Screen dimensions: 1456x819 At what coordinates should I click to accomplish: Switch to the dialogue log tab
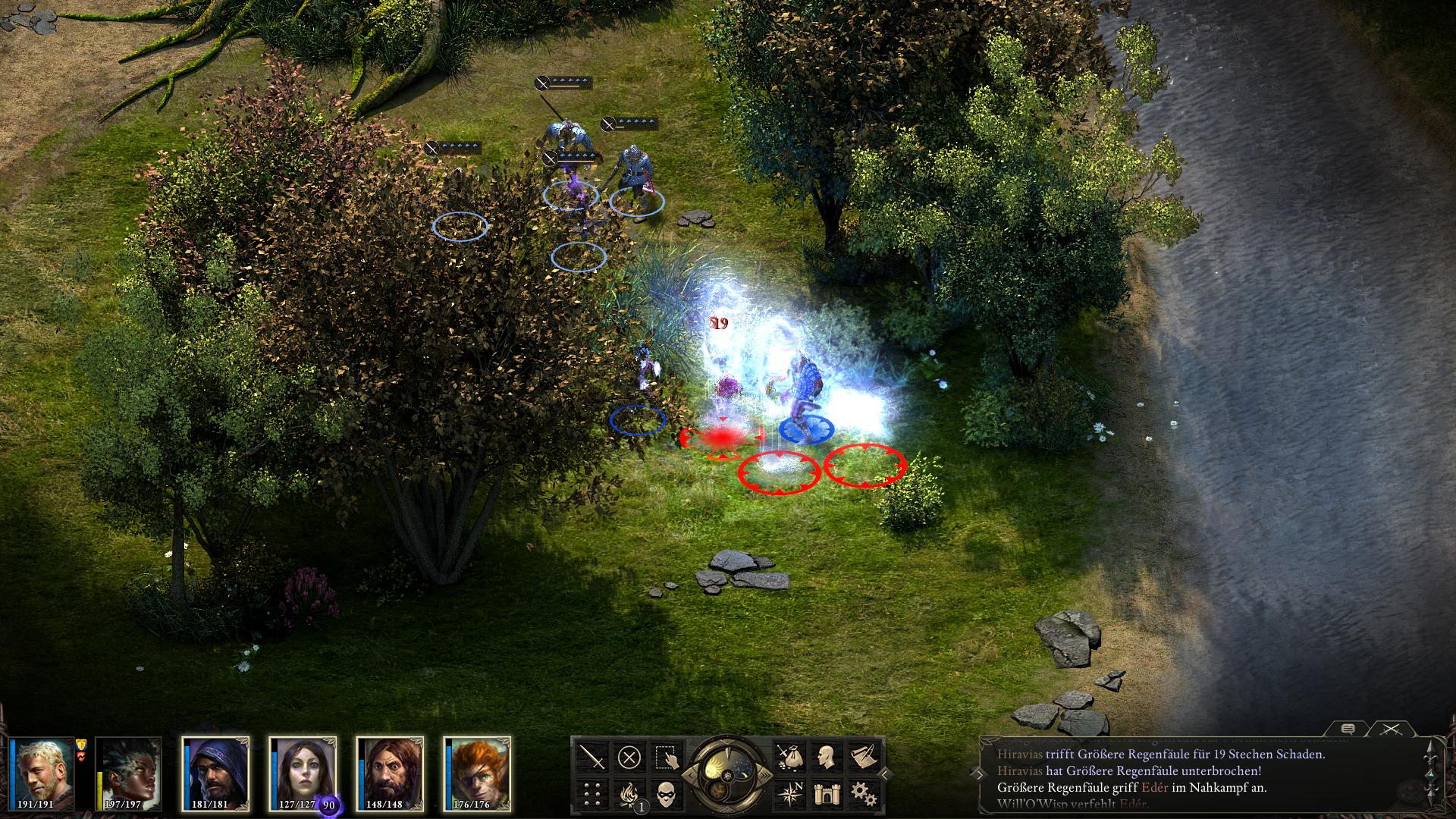[1348, 729]
